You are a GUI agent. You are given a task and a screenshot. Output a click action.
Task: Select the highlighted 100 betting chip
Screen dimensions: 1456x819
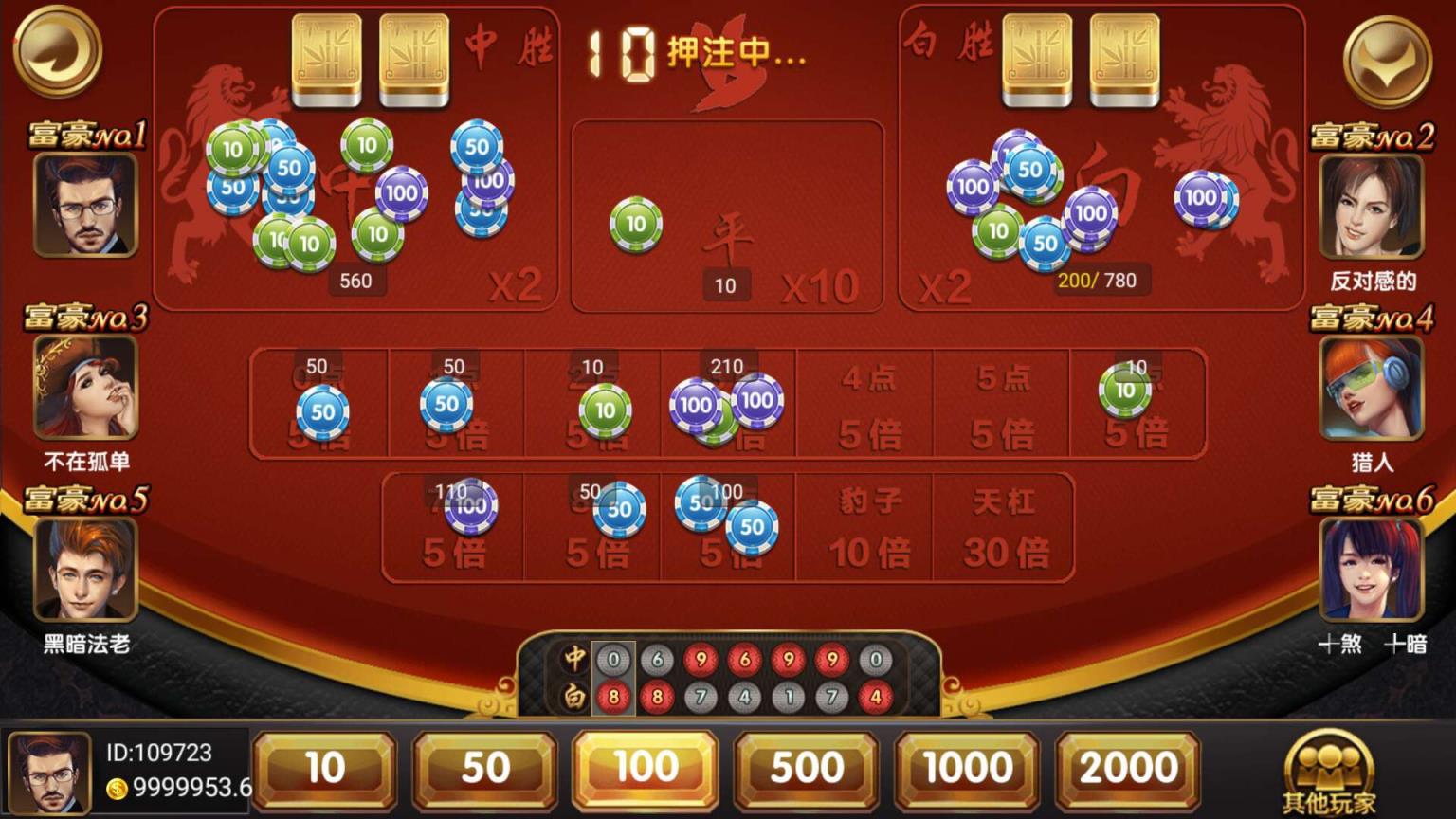click(645, 768)
